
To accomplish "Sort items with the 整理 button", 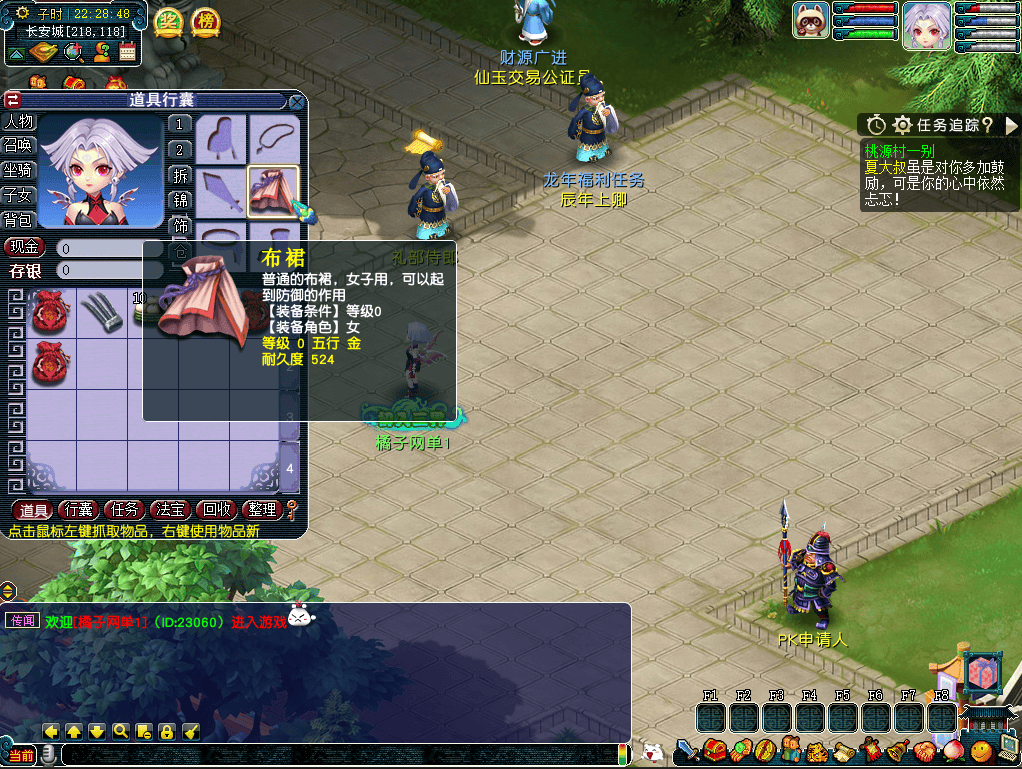I will pyautogui.click(x=262, y=510).
